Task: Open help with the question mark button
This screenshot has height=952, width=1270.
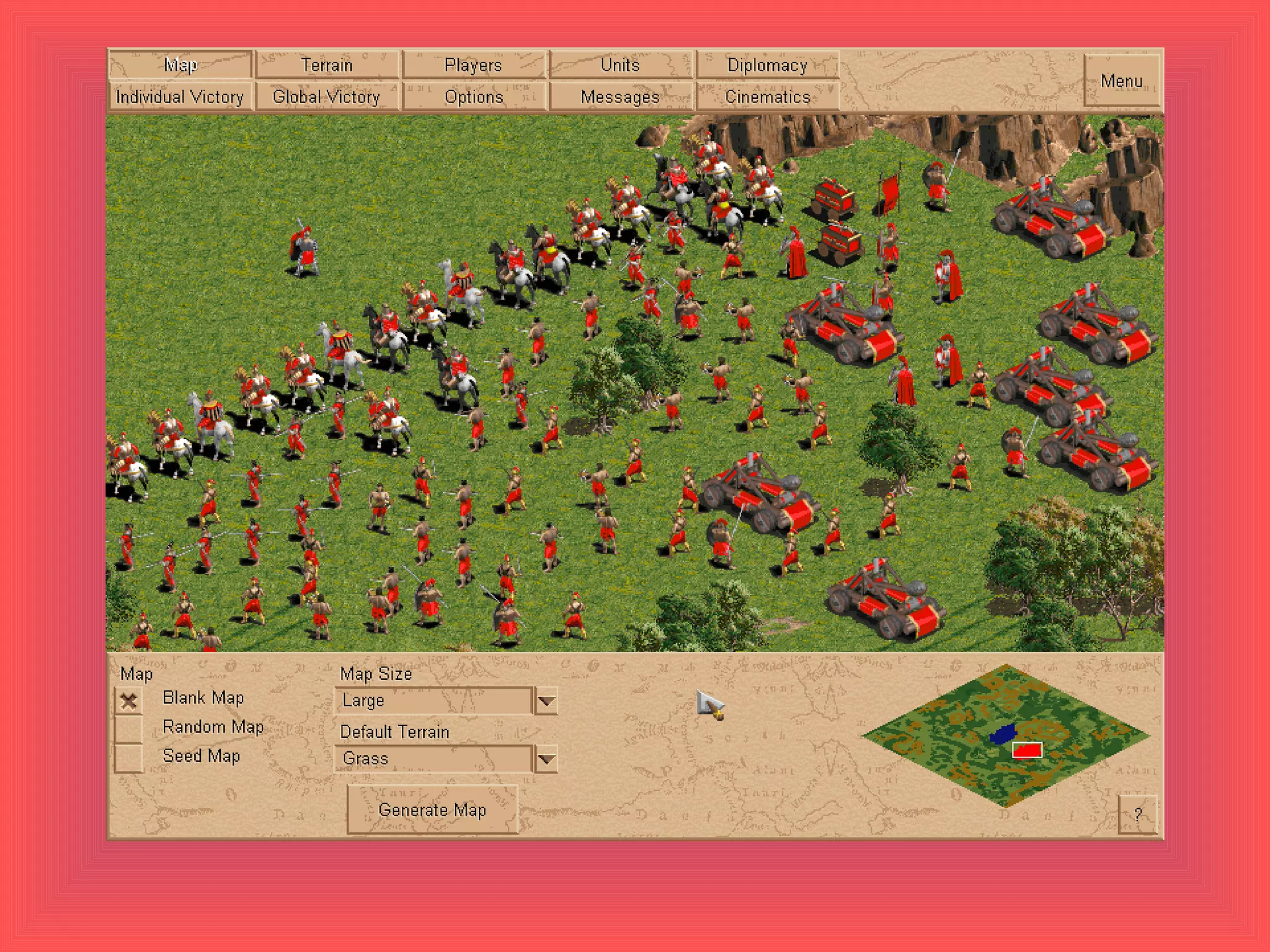Action: (1137, 814)
